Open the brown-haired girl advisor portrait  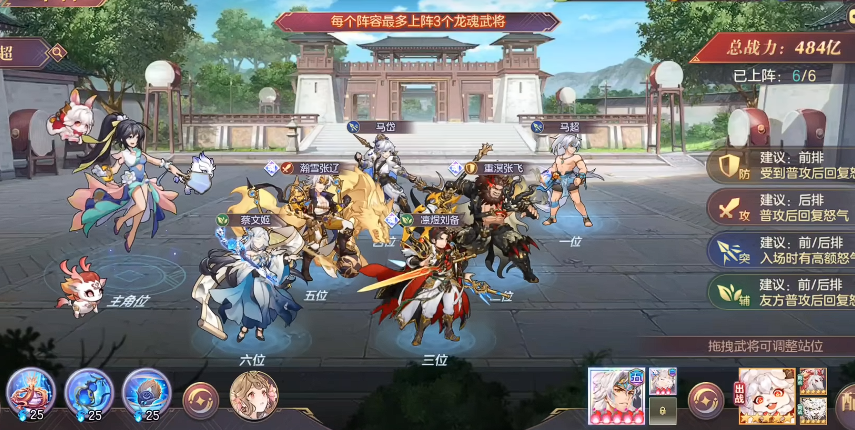tap(254, 396)
